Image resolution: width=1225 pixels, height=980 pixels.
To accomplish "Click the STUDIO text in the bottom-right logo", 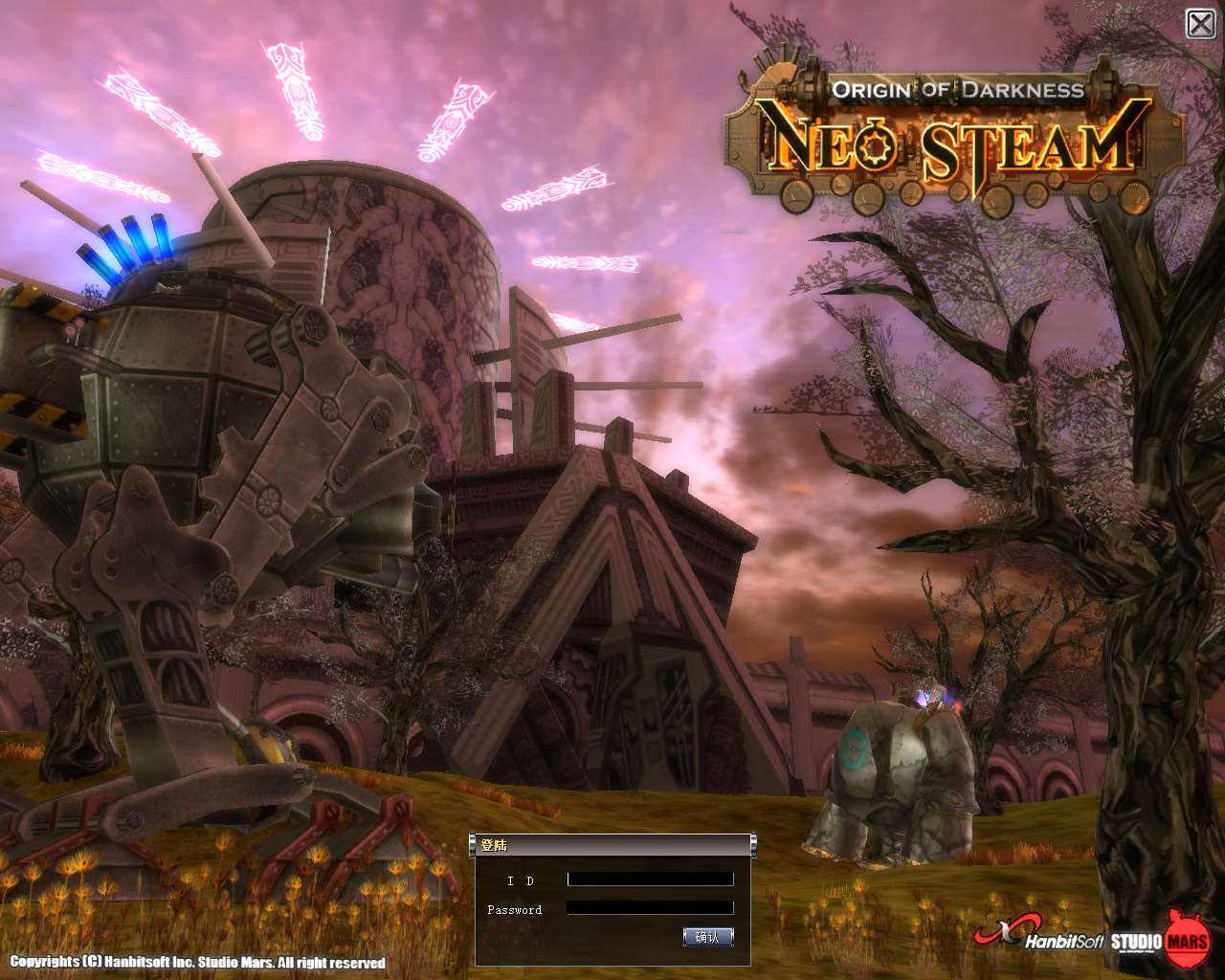I will pyautogui.click(x=1137, y=942).
